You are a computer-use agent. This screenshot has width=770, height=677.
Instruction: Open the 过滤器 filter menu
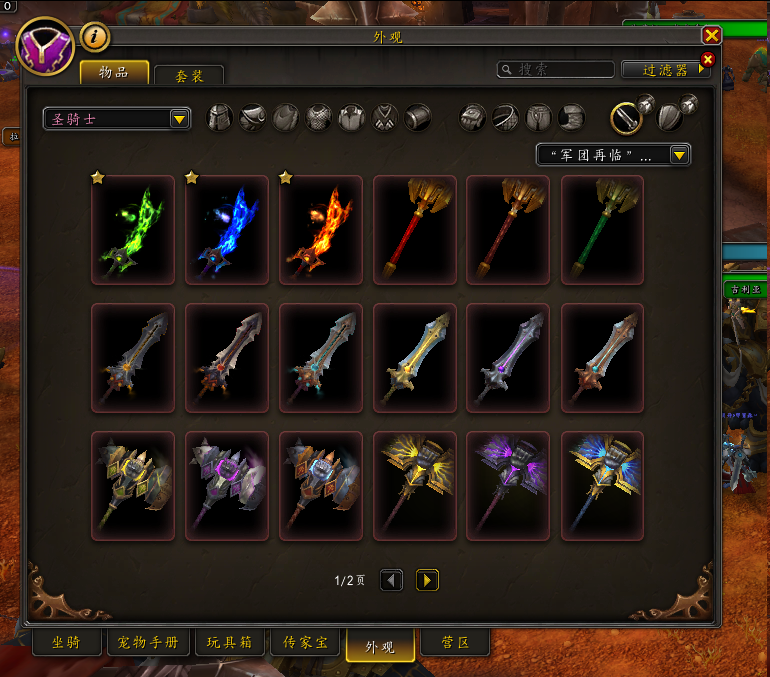(x=665, y=70)
